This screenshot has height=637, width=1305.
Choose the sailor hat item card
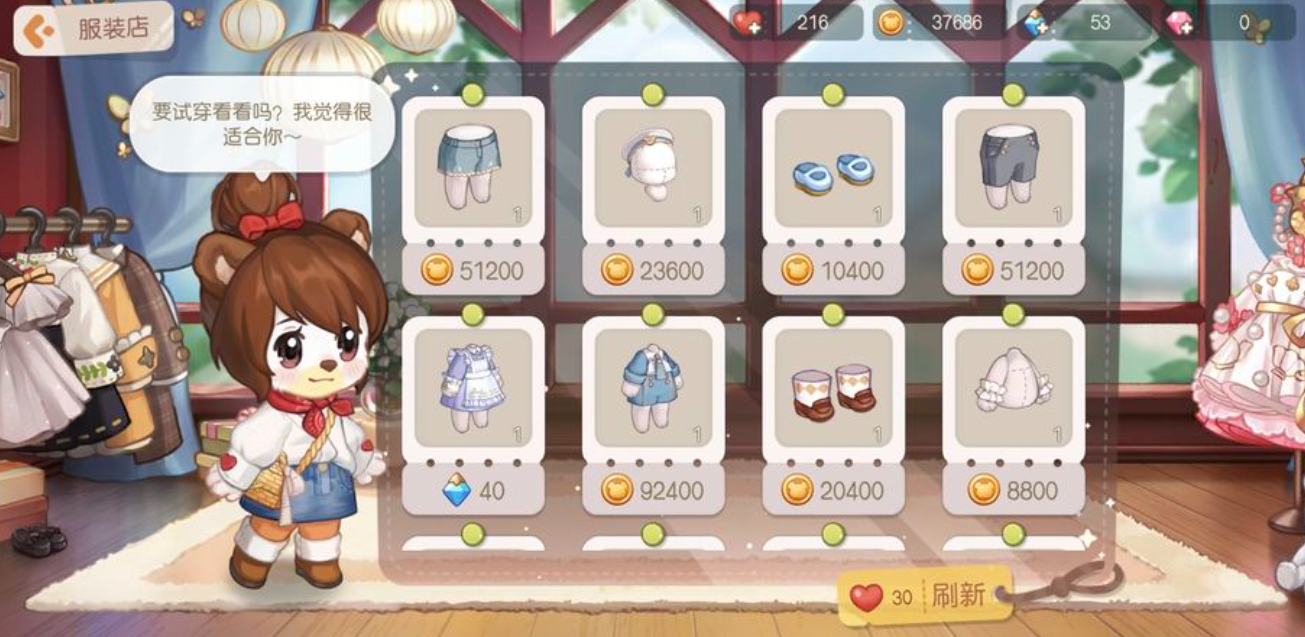point(653,167)
